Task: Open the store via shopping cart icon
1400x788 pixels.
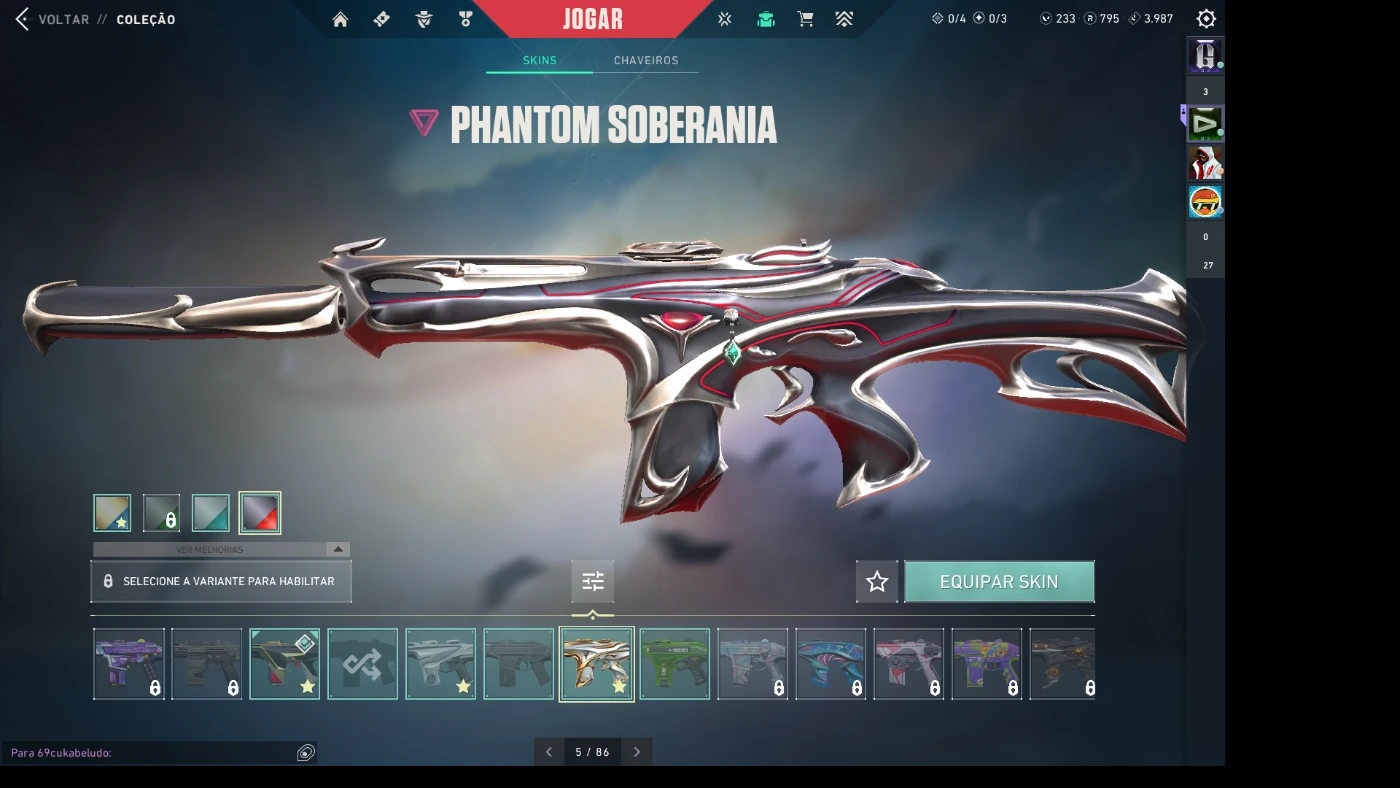Action: [805, 19]
